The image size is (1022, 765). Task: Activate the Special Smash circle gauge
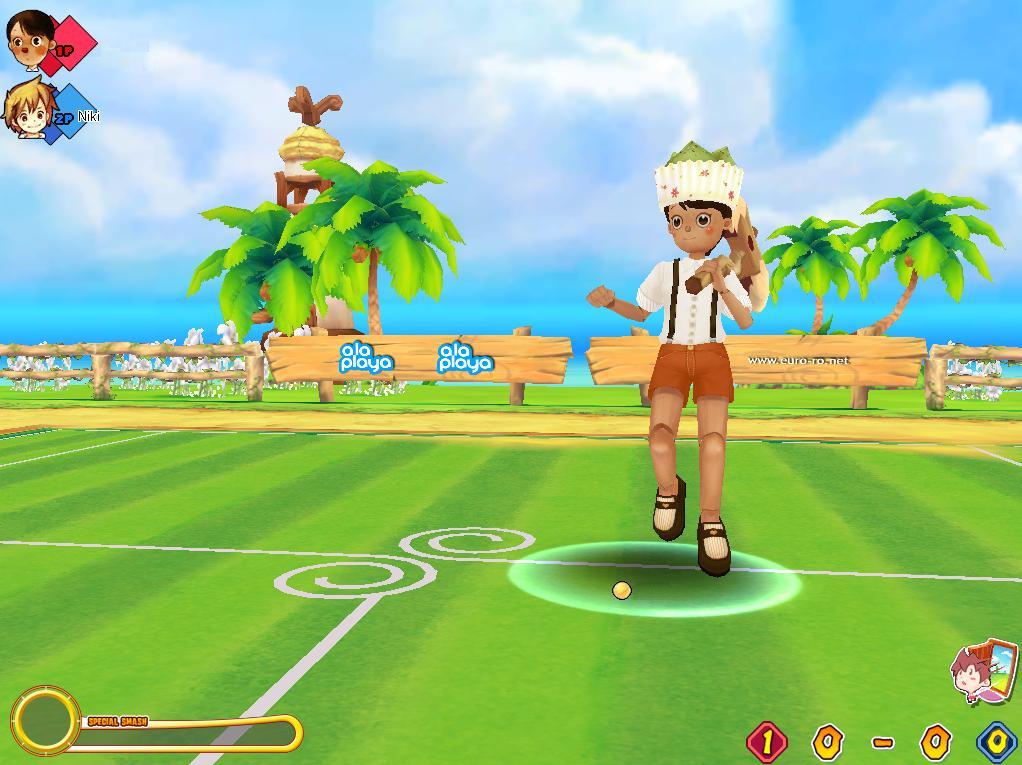45,720
